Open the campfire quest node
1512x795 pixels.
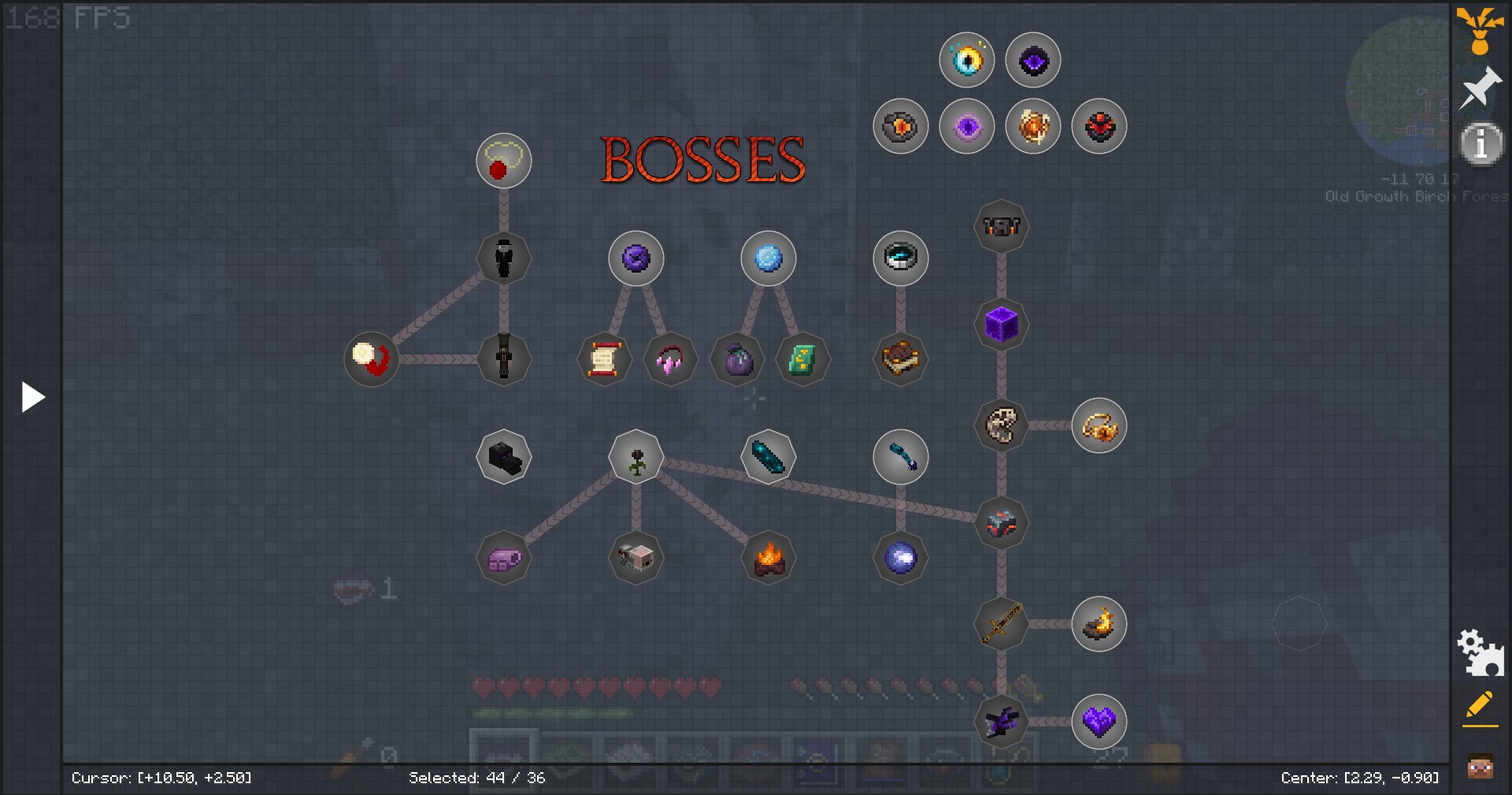769,558
